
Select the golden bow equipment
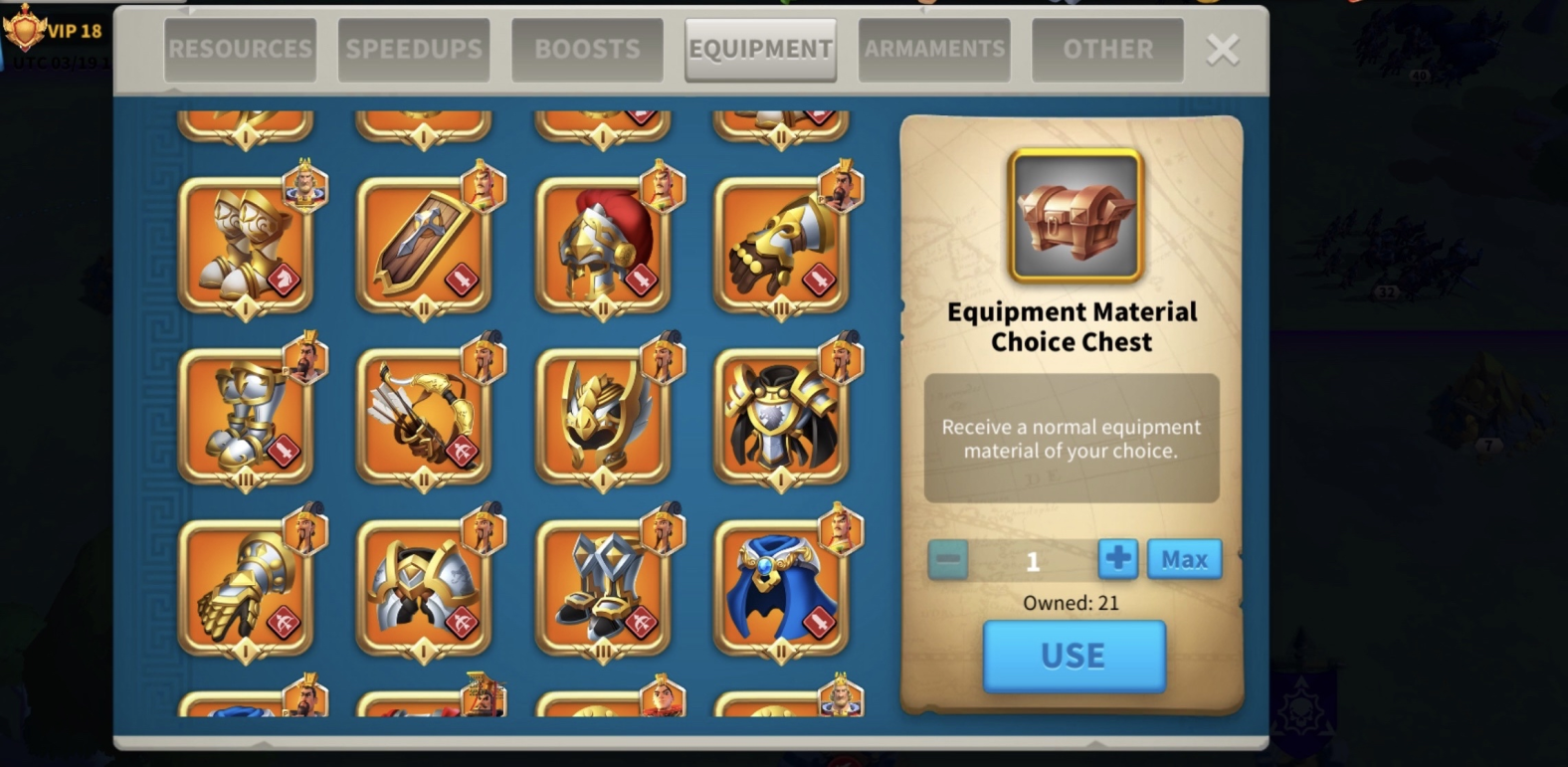coord(424,416)
